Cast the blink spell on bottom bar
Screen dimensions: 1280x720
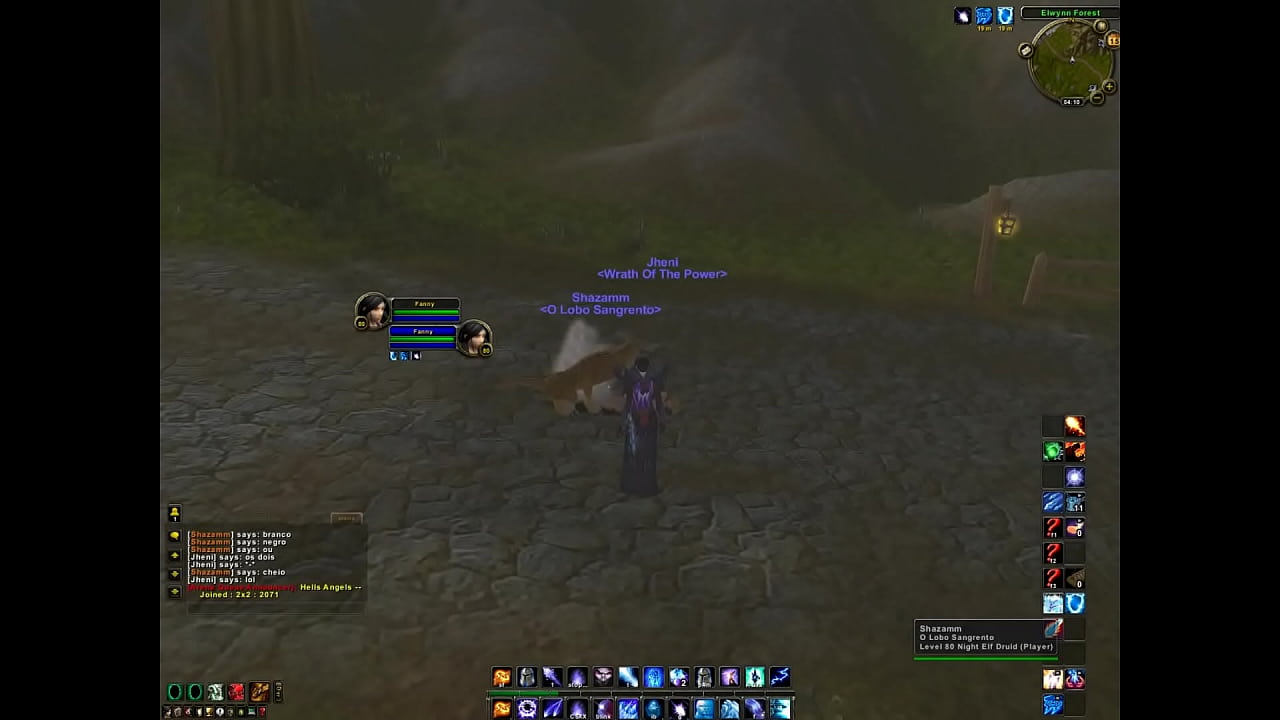click(603, 709)
